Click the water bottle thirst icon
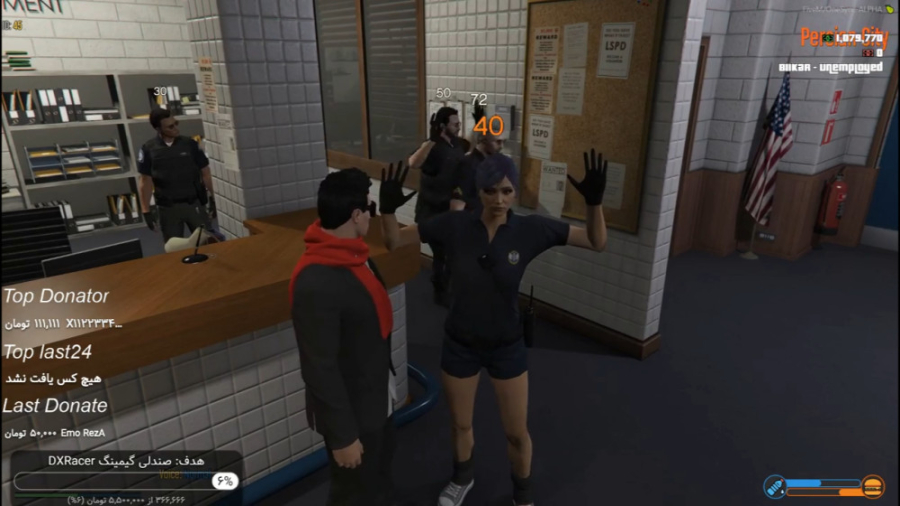The width and height of the screenshot is (900, 506). [x=774, y=486]
